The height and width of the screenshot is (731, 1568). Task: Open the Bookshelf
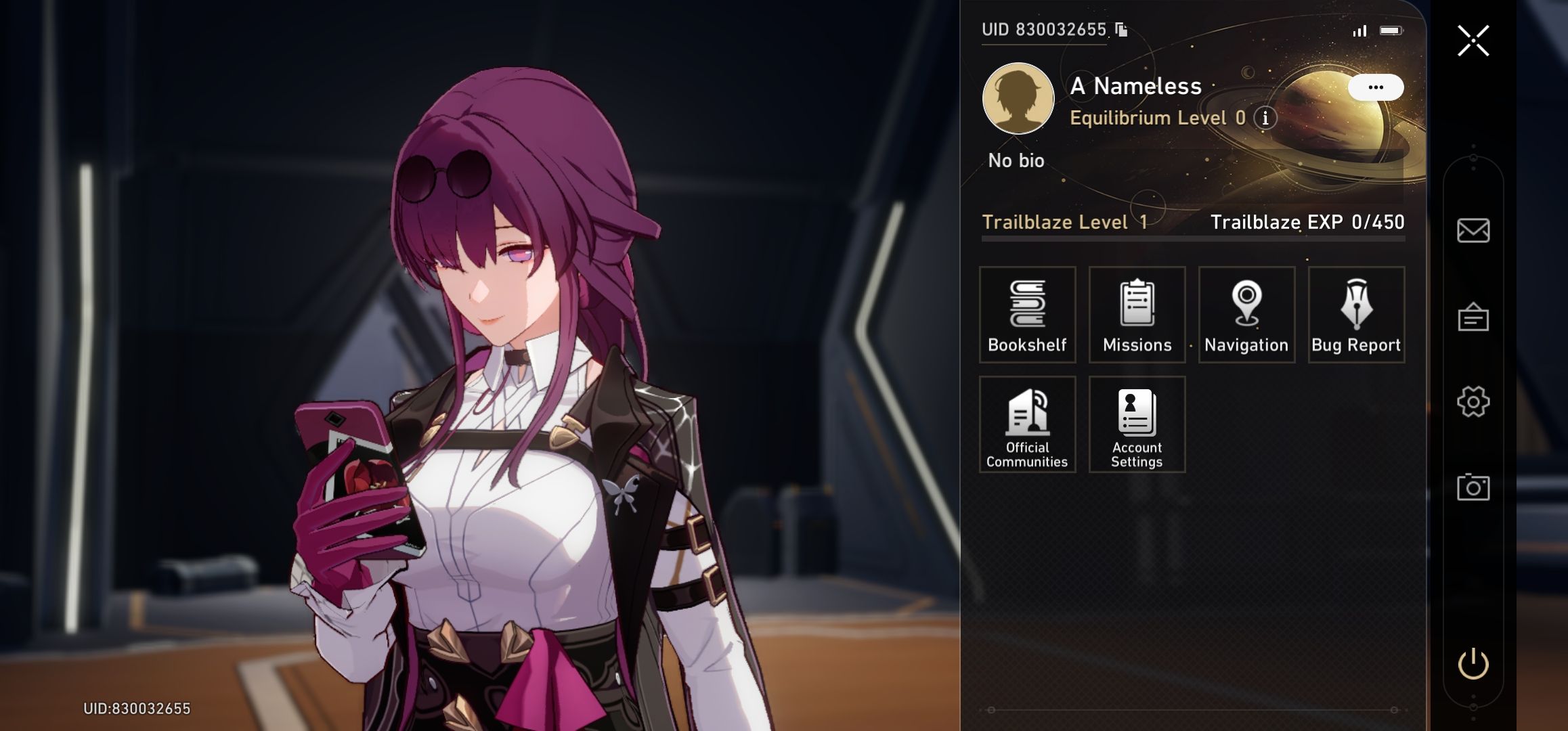pos(1027,315)
